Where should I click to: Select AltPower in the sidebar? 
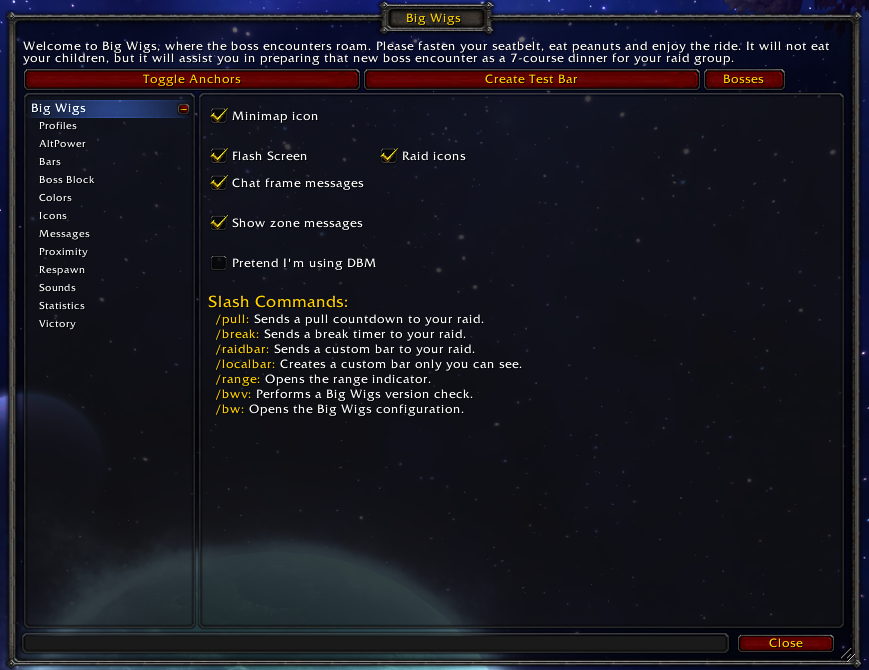click(x=62, y=144)
